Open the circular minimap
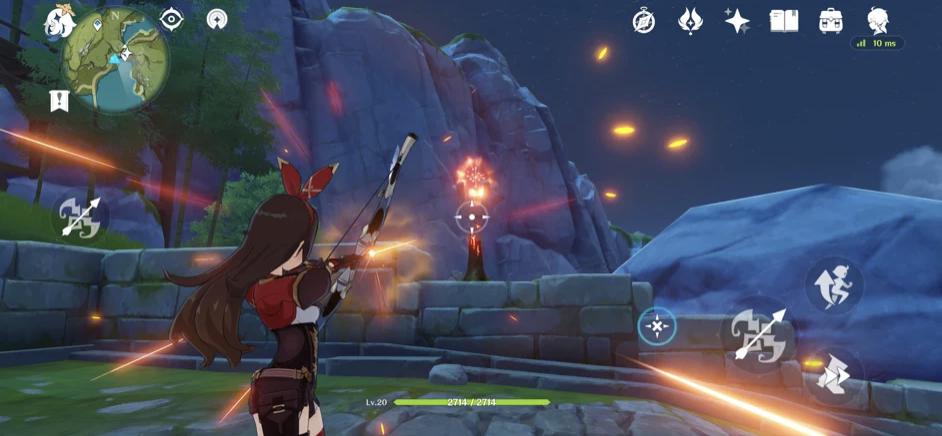Screen dimensions: 942x436 pyautogui.click(x=115, y=58)
